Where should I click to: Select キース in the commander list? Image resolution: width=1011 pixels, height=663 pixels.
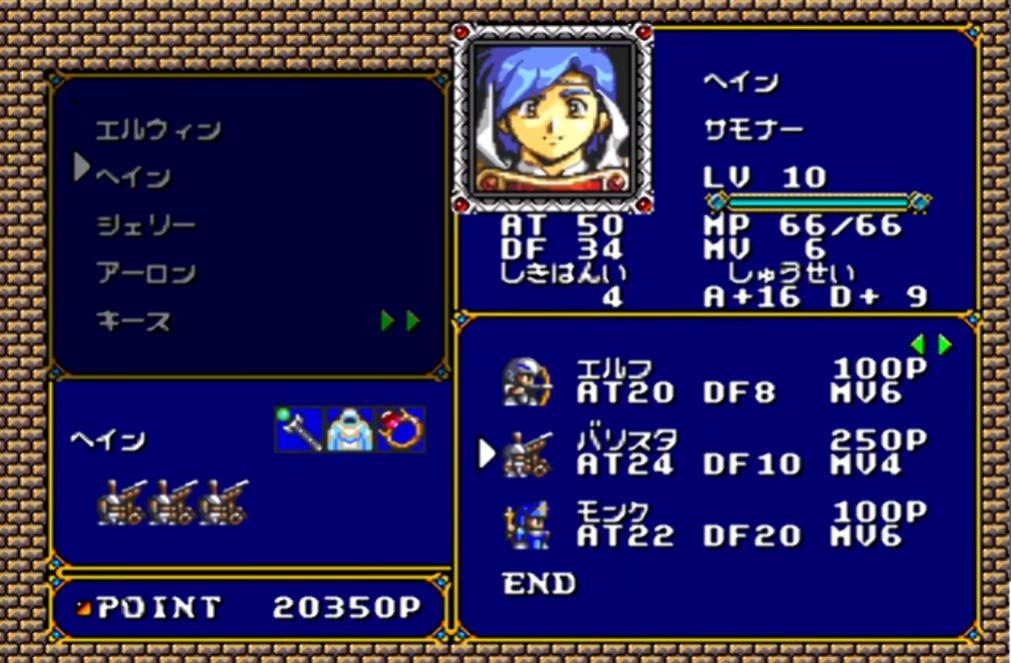coord(133,321)
